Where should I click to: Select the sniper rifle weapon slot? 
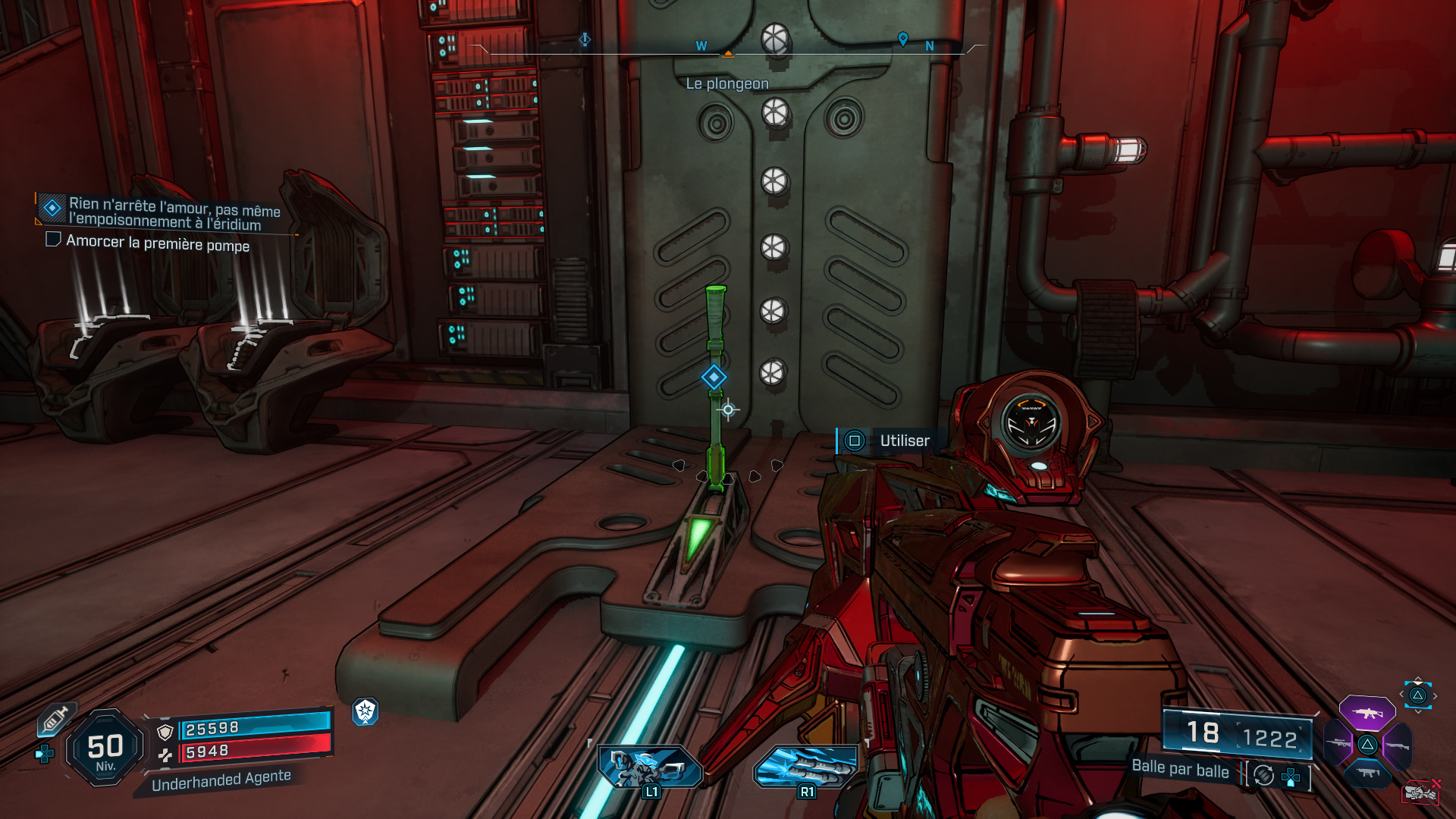tap(1338, 744)
